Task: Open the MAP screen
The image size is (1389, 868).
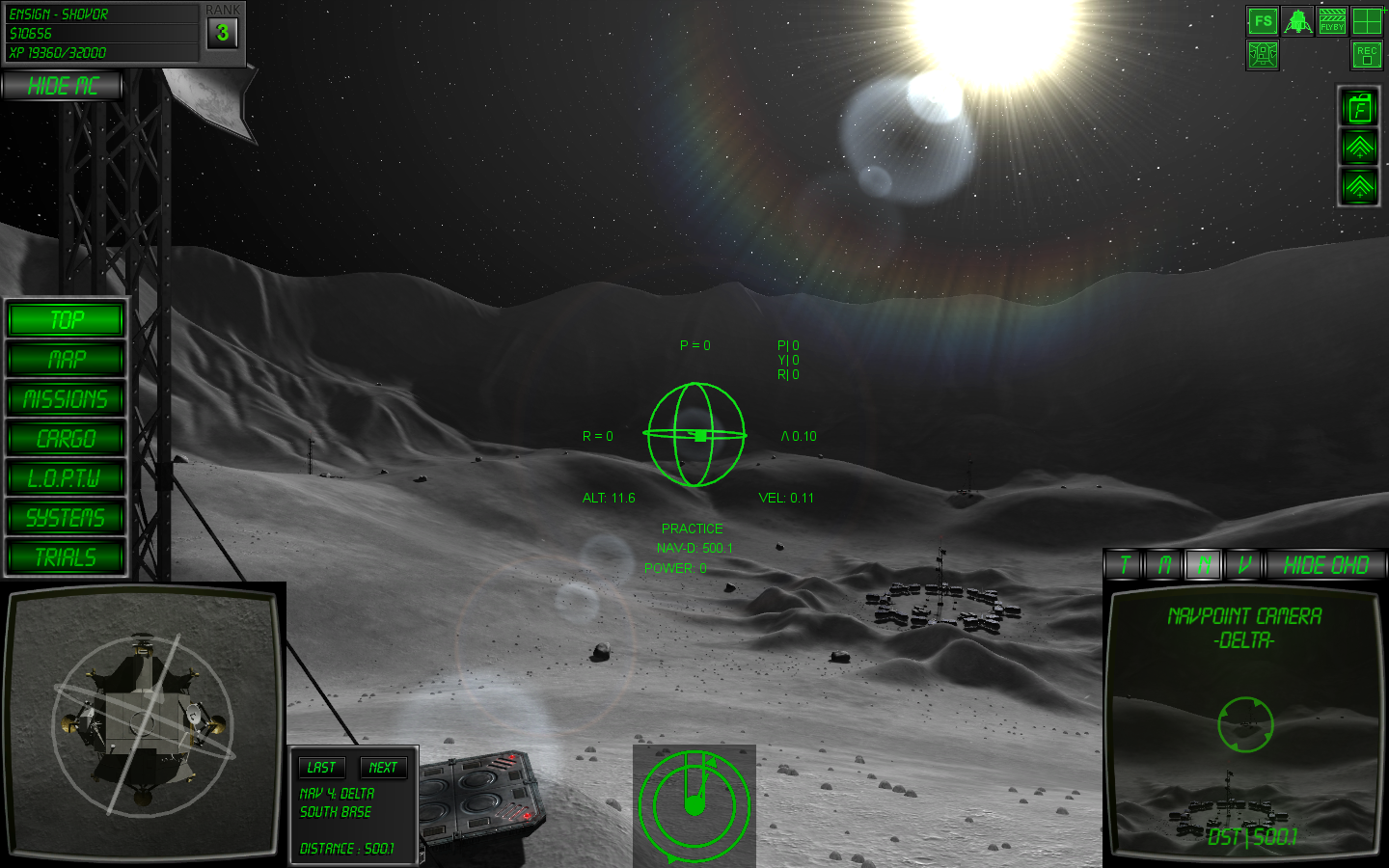Action: (x=66, y=360)
